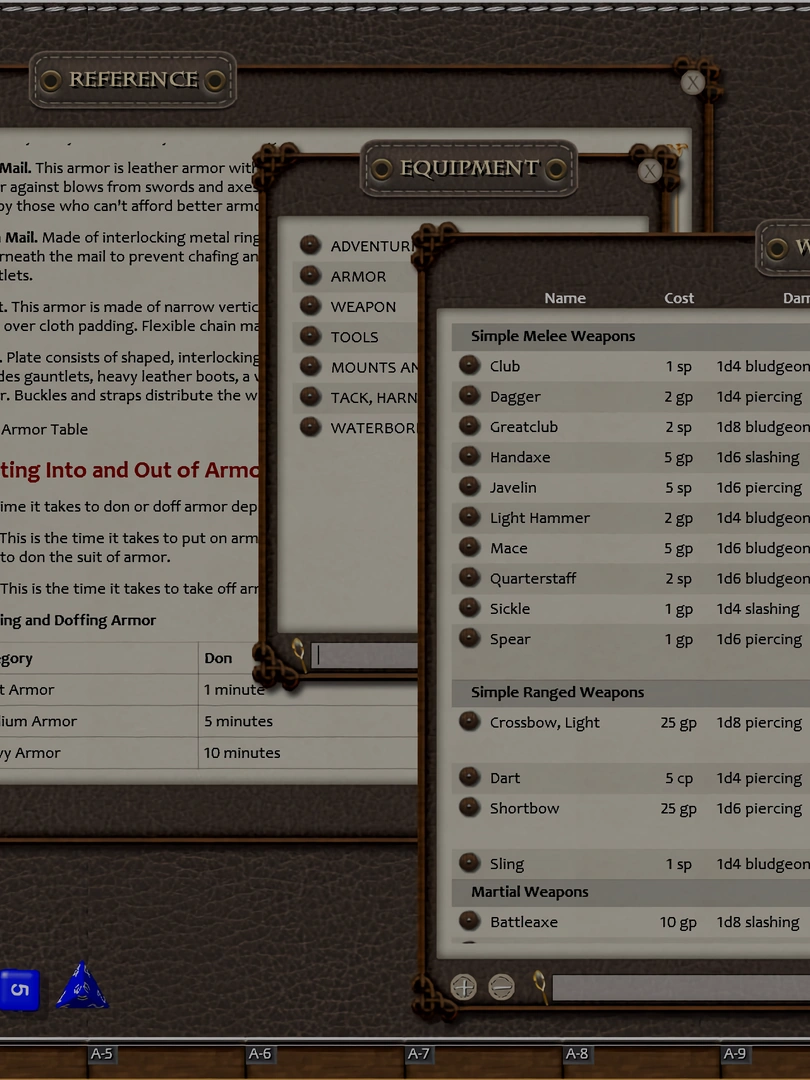Image resolution: width=810 pixels, height=1080 pixels.
Task: Select the Quarterstaff entry
Action: [x=532, y=578]
